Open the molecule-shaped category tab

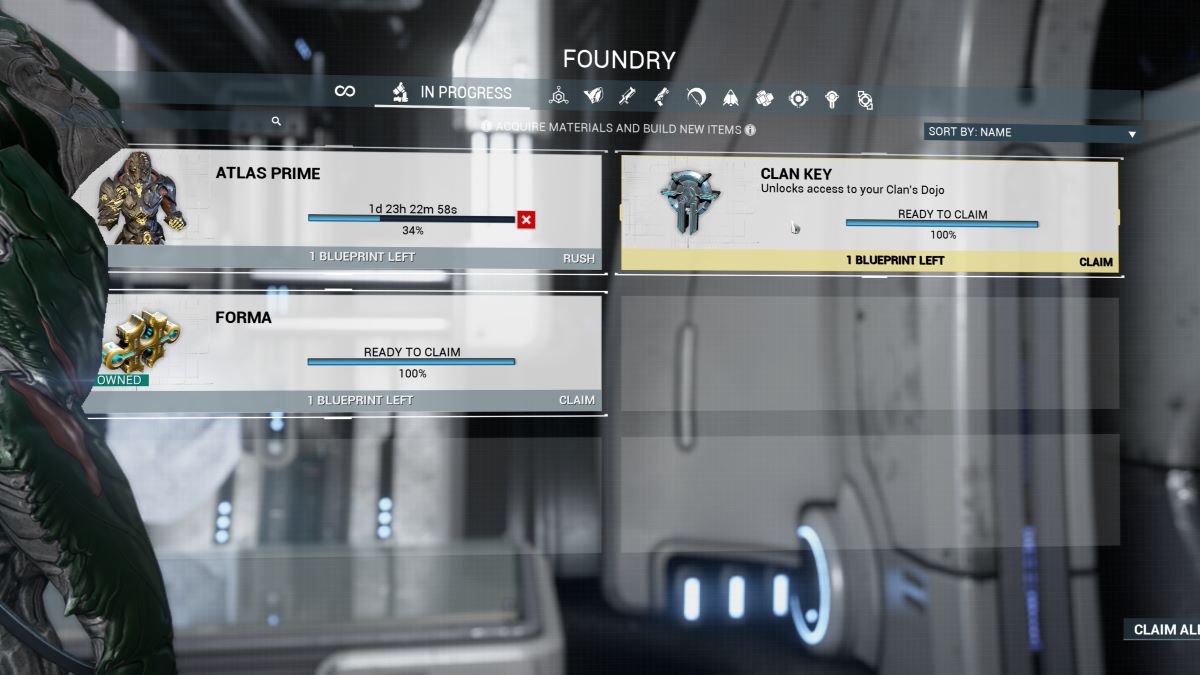point(559,97)
